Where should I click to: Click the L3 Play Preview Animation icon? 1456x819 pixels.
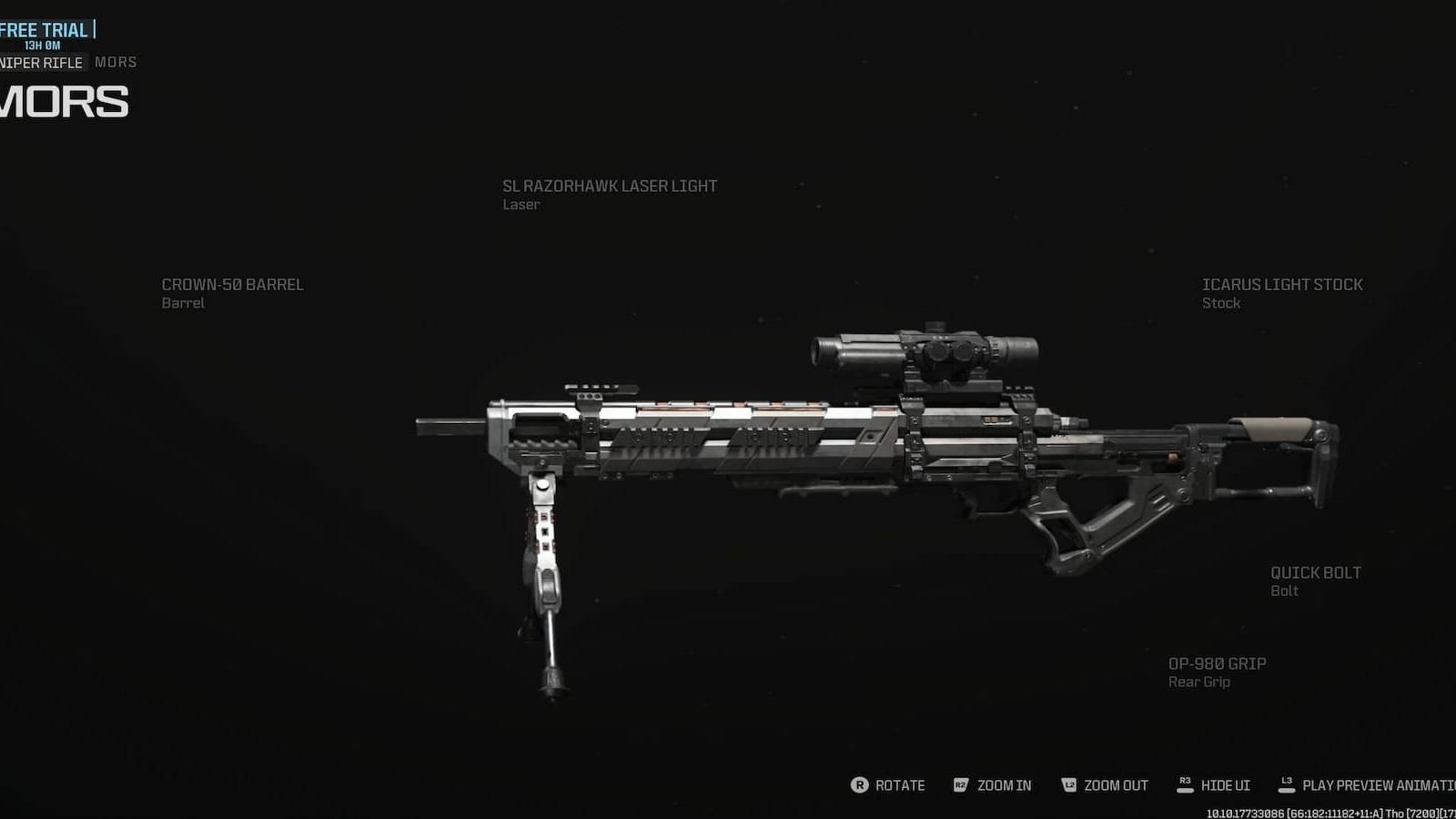tap(1286, 784)
